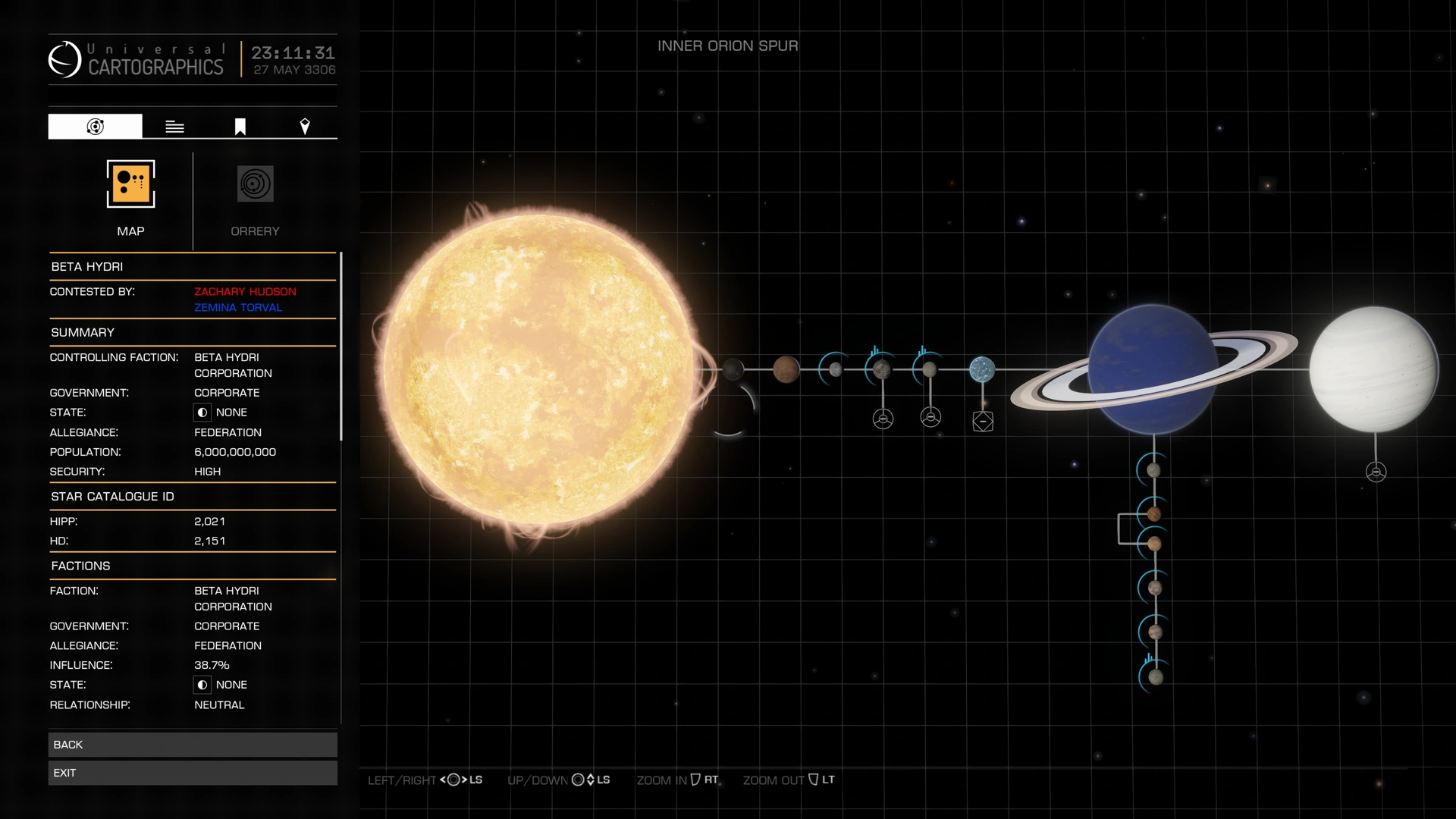Click the outpost icon below the icy blue planet
Image resolution: width=1456 pixels, height=819 pixels.
983,420
